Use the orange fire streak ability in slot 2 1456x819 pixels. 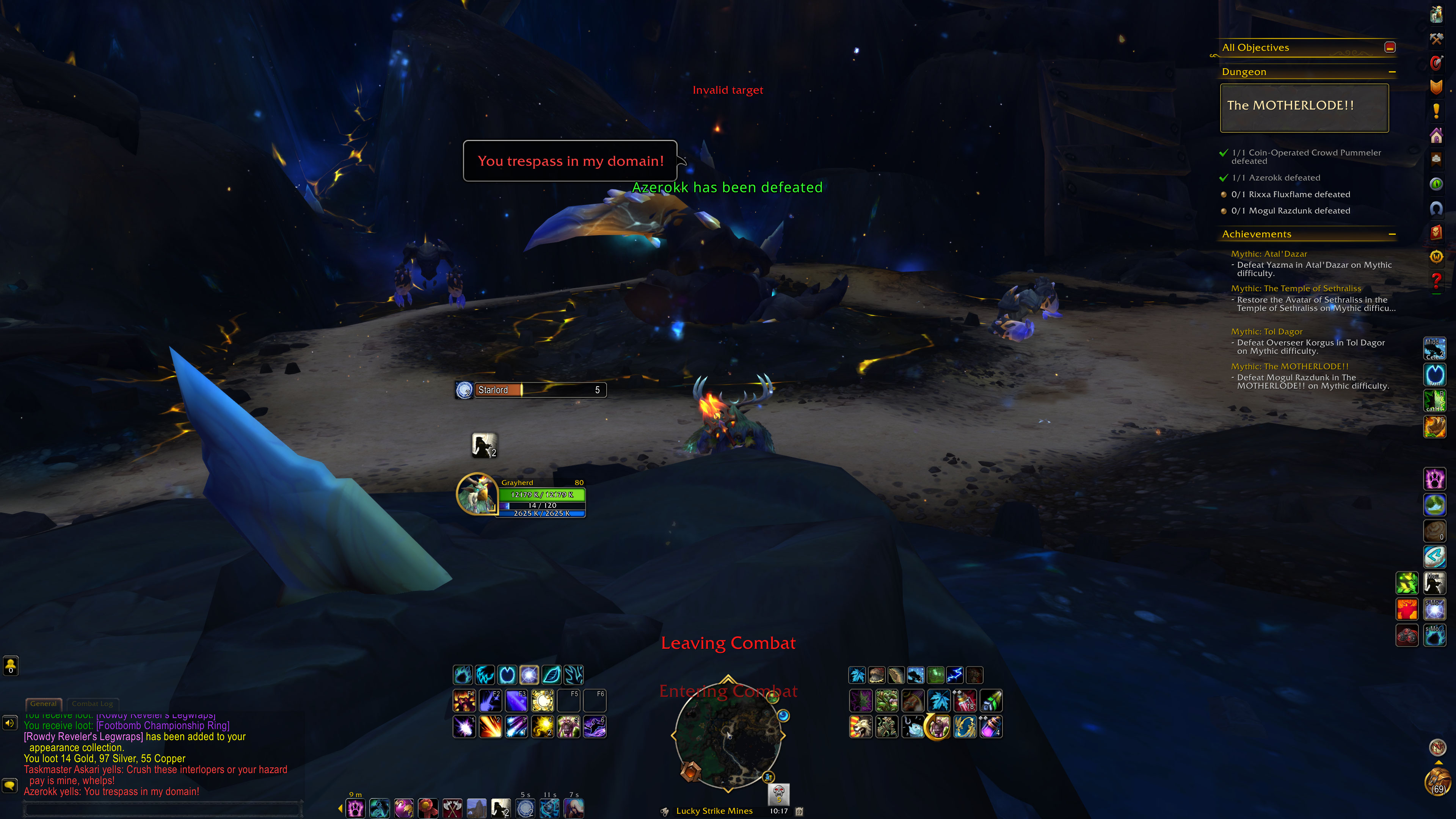point(490,727)
